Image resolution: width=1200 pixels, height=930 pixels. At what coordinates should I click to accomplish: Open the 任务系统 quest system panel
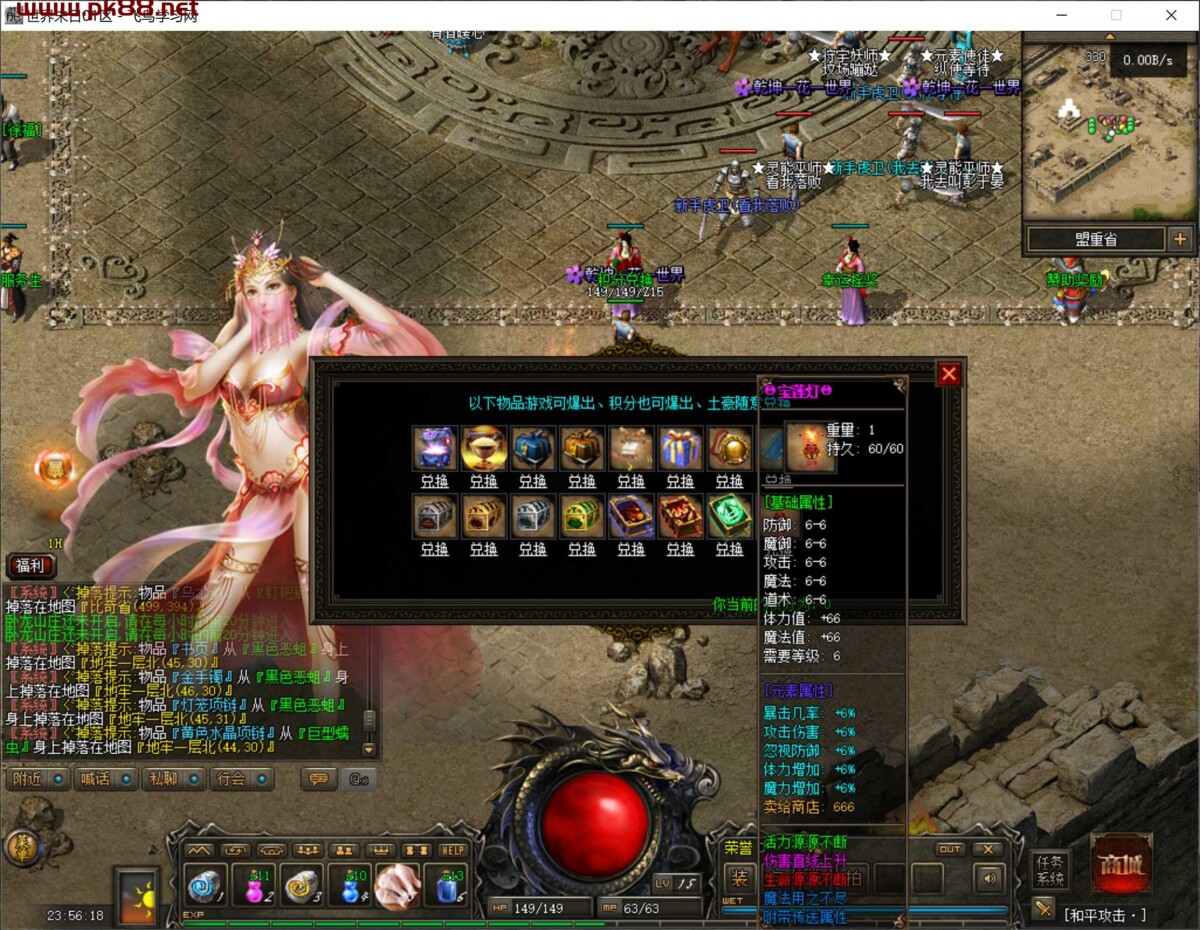pyautogui.click(x=1052, y=870)
